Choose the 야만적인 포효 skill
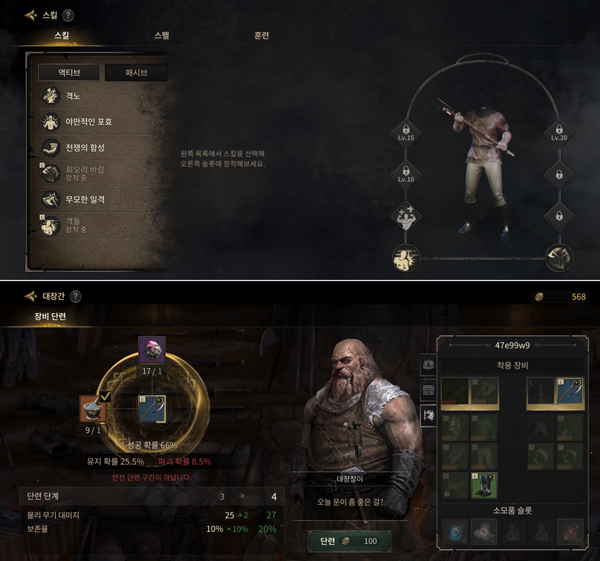 pyautogui.click(x=88, y=122)
